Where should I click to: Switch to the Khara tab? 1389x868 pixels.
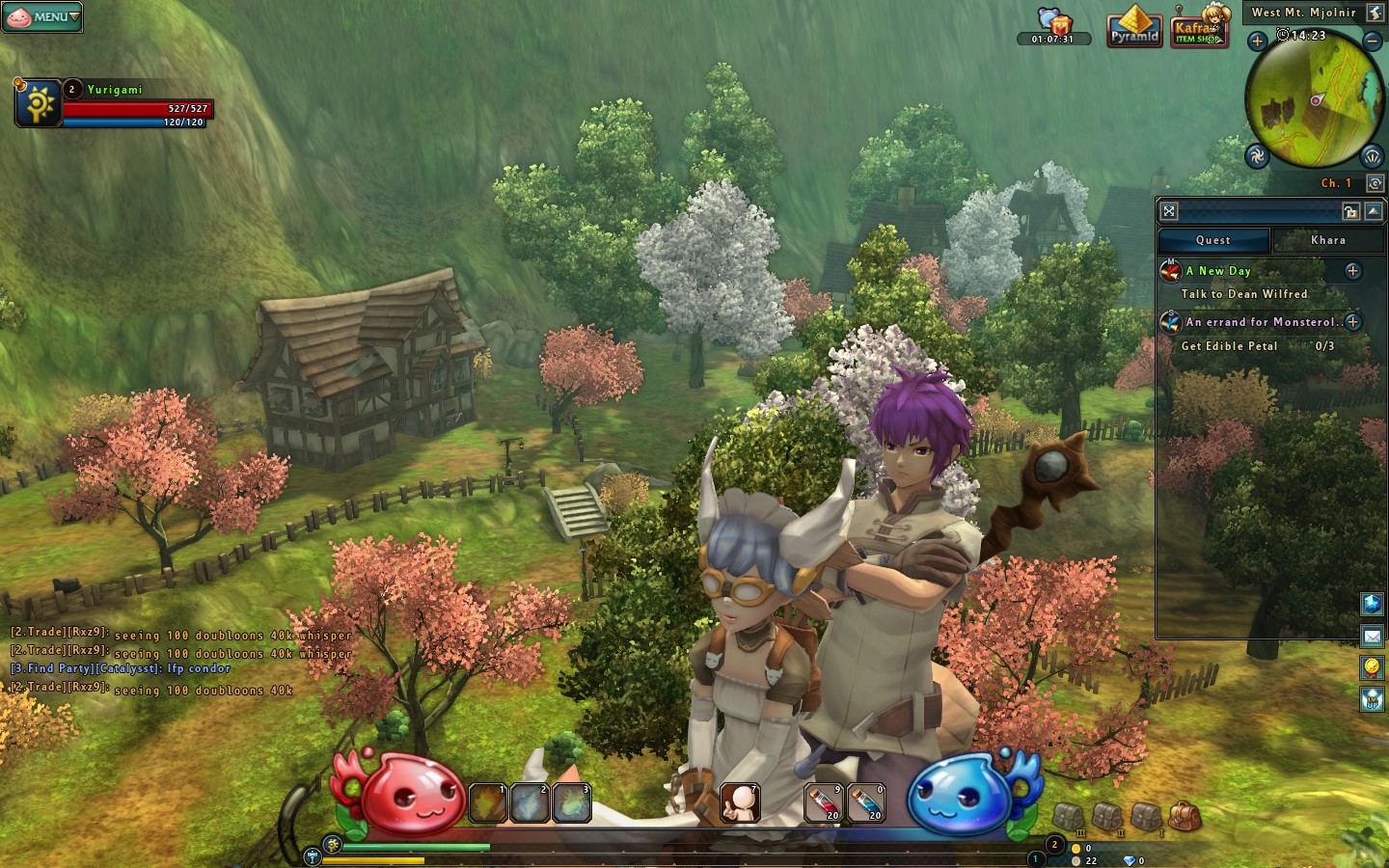click(1328, 240)
